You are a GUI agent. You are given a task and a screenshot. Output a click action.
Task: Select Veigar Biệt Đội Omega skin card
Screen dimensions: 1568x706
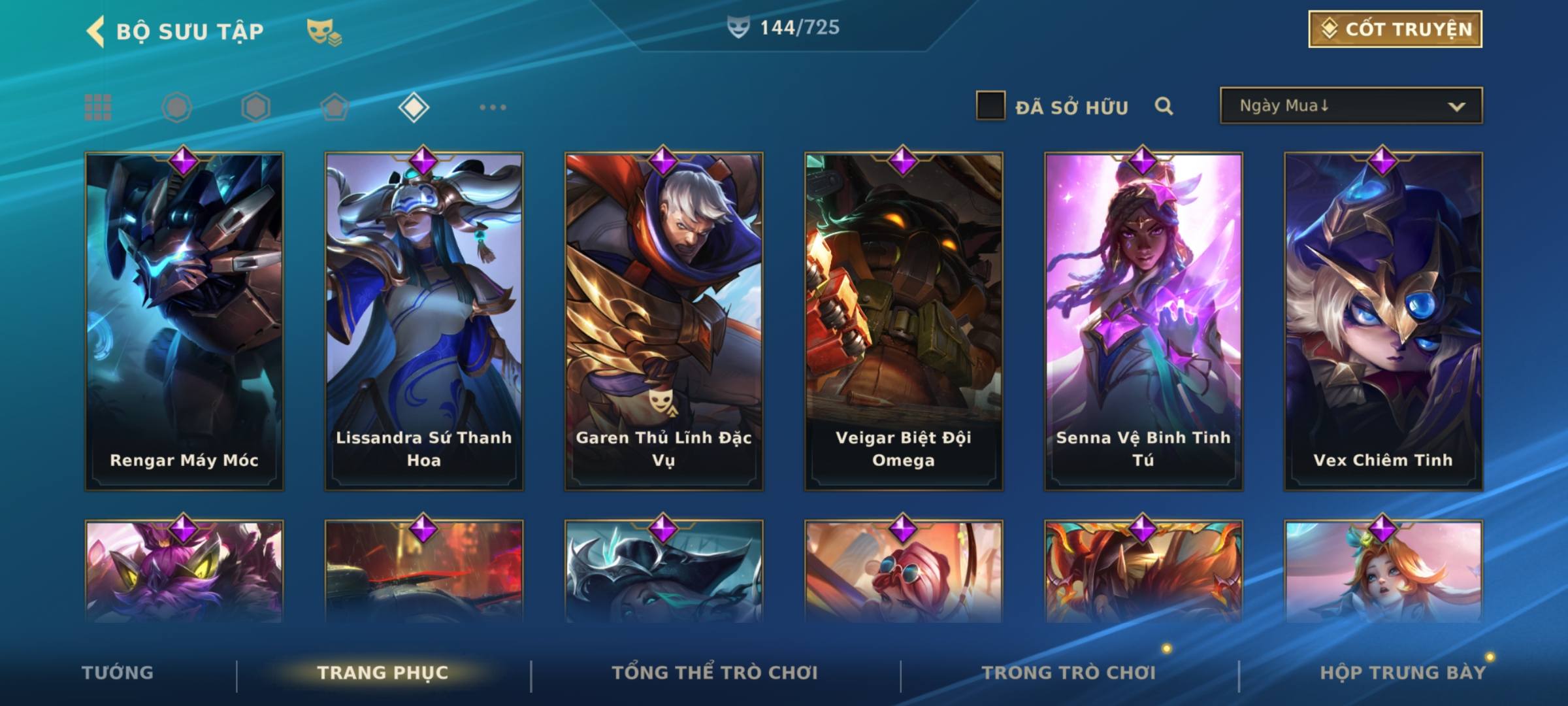point(904,320)
